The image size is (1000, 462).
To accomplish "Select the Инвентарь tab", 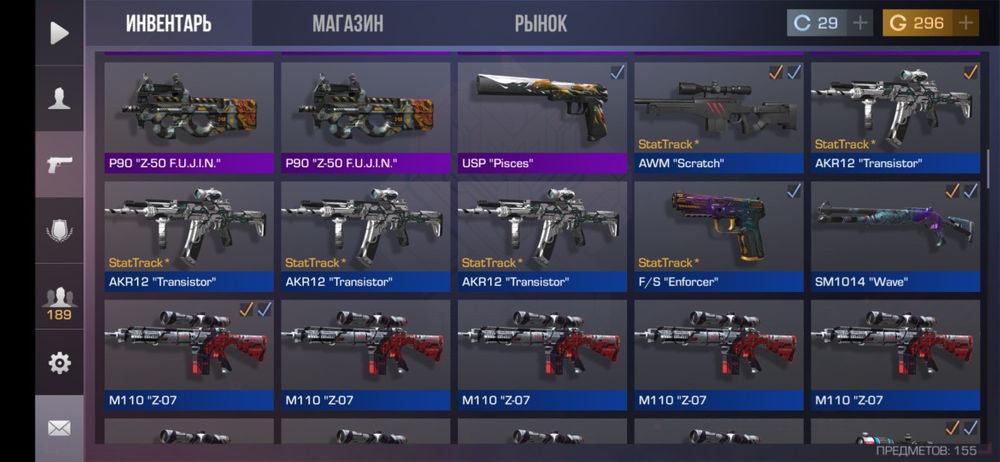I will point(169,23).
